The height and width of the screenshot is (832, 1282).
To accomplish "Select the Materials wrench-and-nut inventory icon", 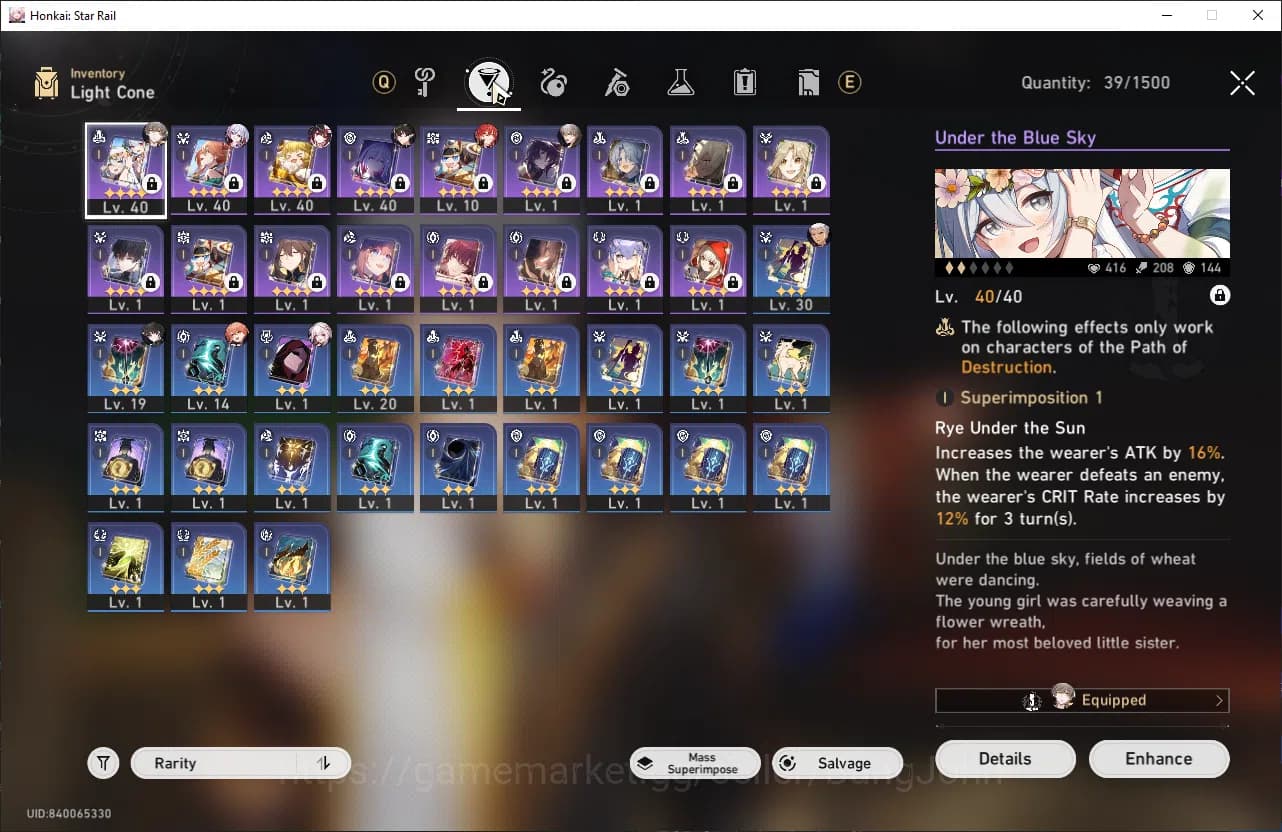I will pyautogui.click(x=617, y=83).
